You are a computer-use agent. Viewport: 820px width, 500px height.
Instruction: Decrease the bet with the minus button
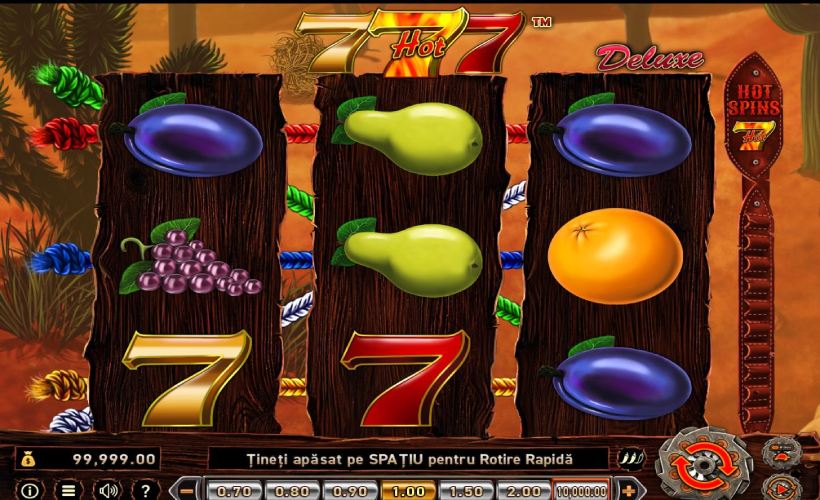187,491
